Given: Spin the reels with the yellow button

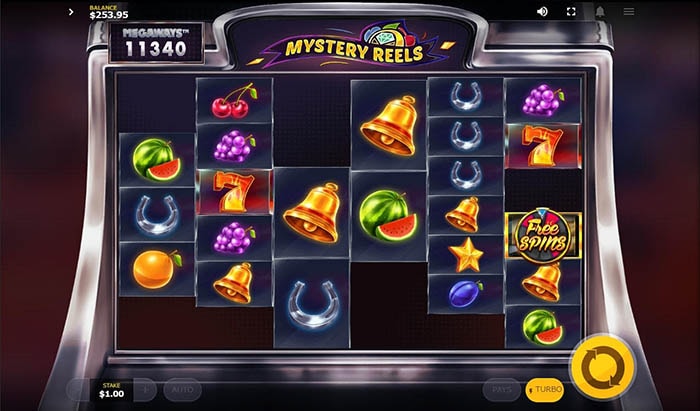Looking at the screenshot, I should click(602, 367).
